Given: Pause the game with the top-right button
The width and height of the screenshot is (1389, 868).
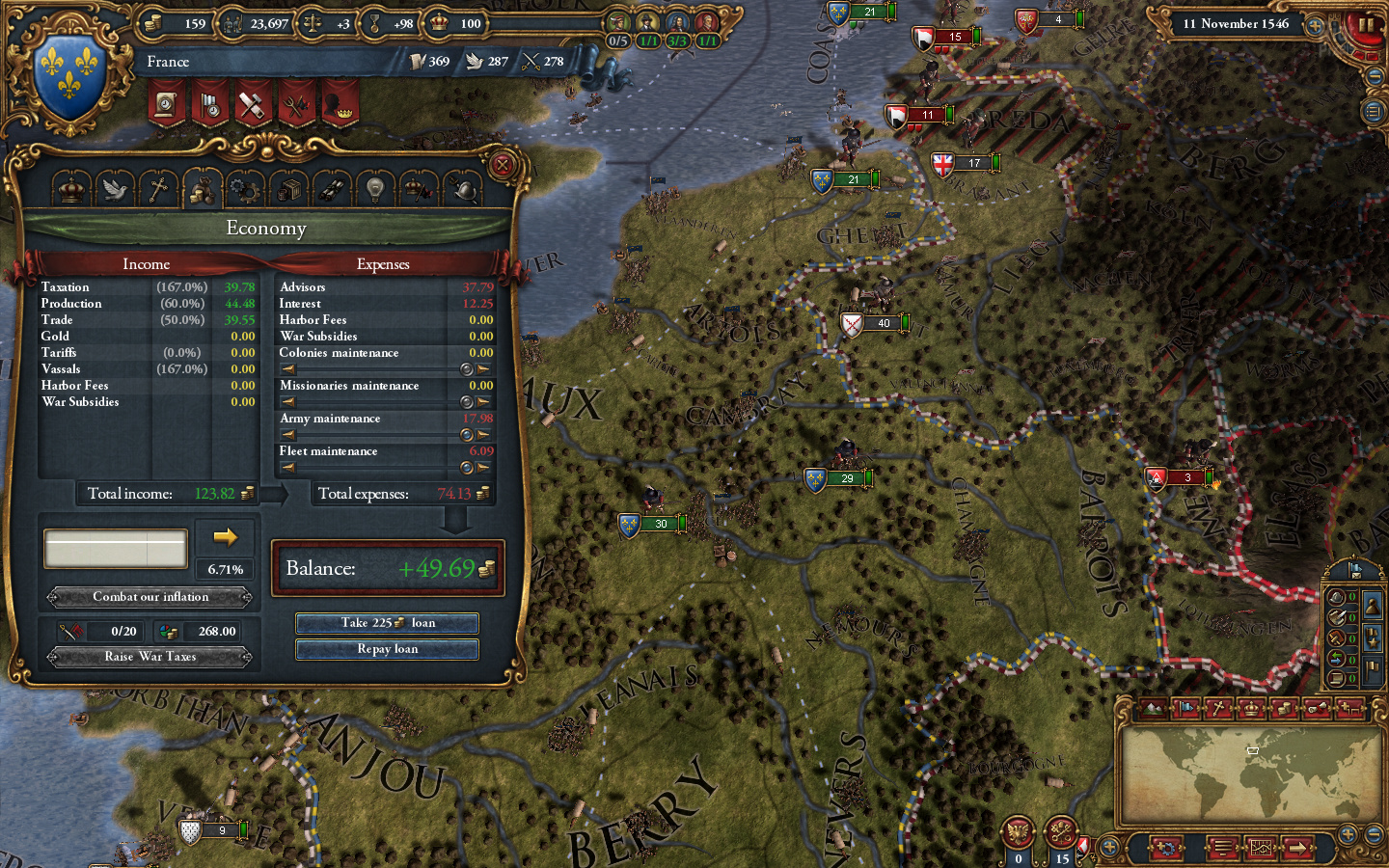Looking at the screenshot, I should pyautogui.click(x=1366, y=25).
